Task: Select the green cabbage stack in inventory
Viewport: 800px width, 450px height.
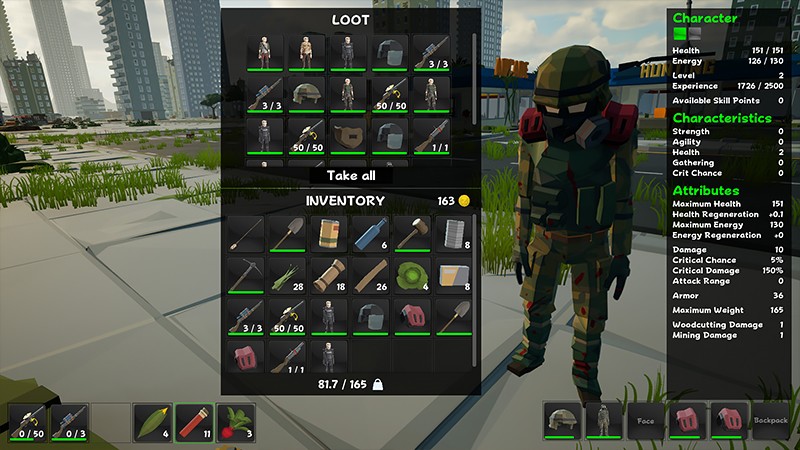Action: [x=412, y=275]
